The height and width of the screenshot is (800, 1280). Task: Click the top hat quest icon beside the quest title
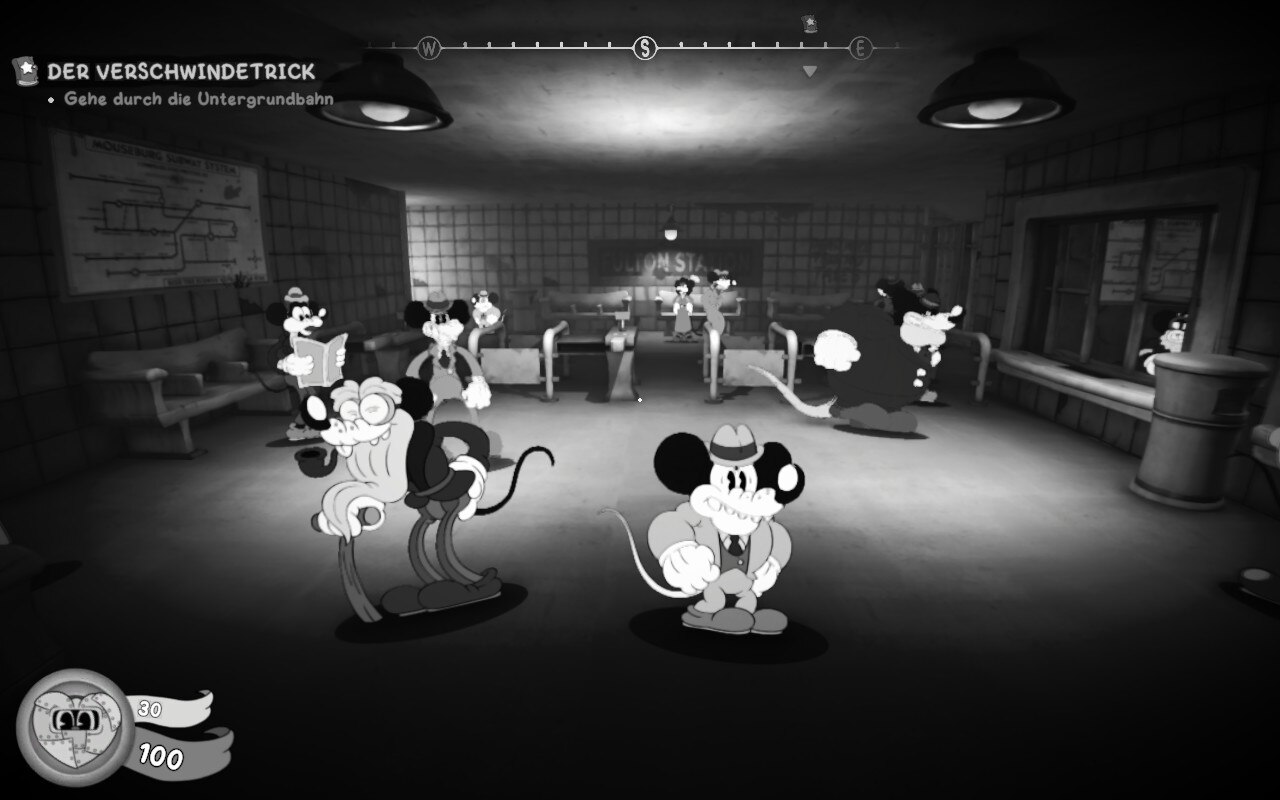24,71
